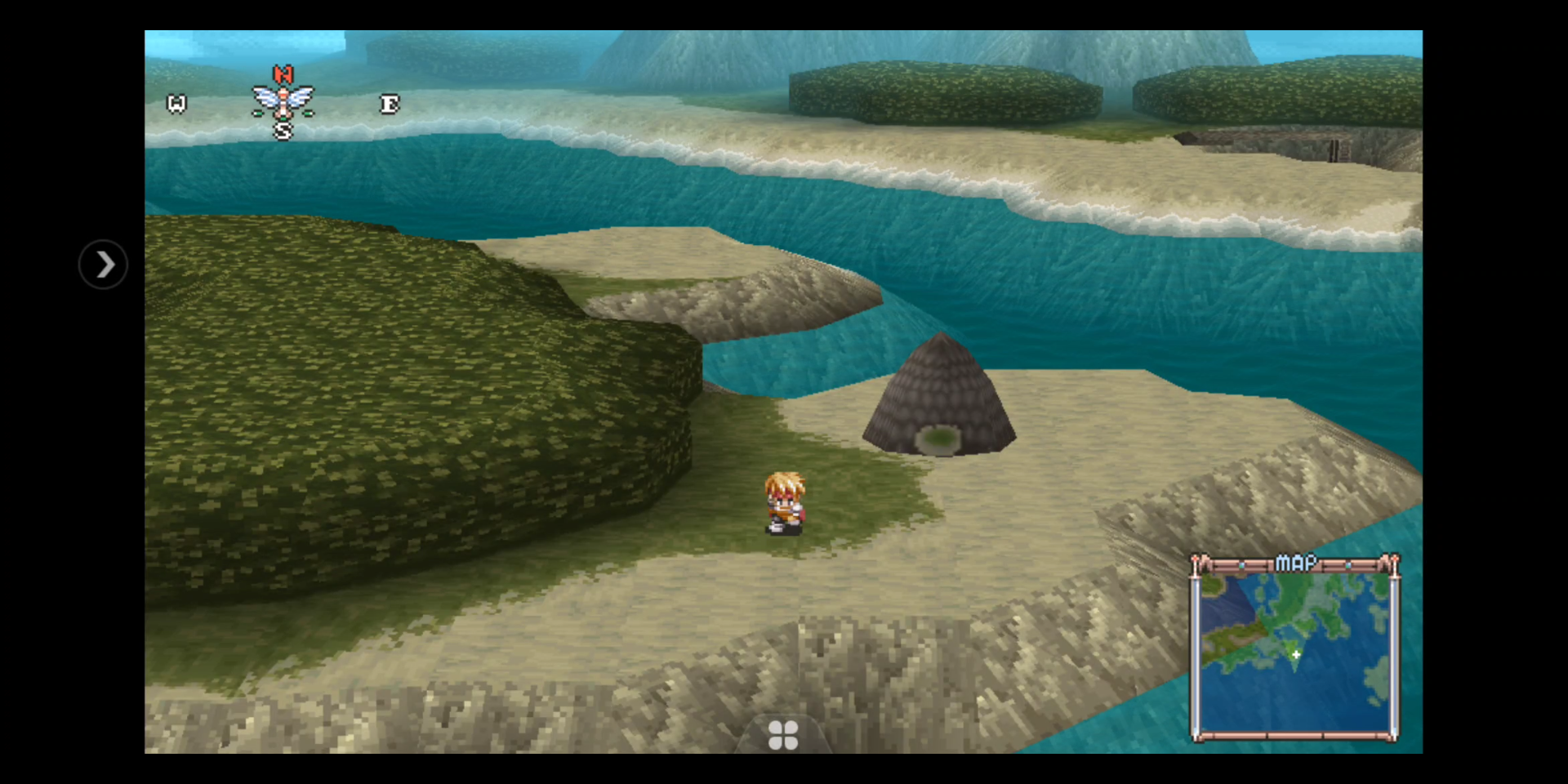Expand the side panel arrow
The image size is (1568, 784).
(104, 265)
